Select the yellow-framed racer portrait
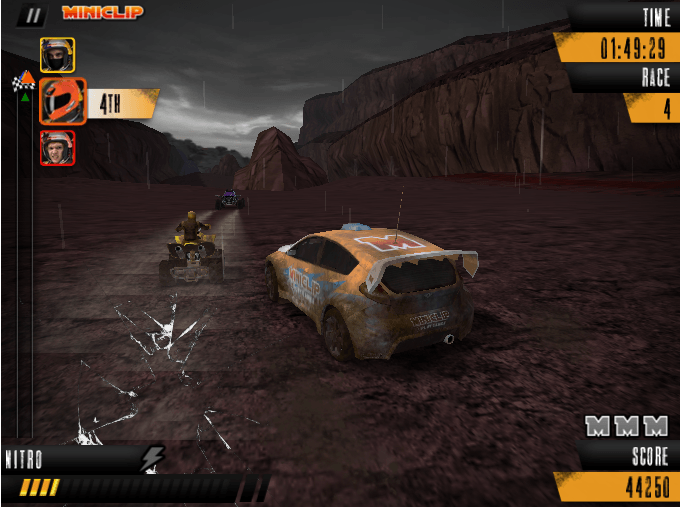The height and width of the screenshot is (507, 680). [57, 54]
